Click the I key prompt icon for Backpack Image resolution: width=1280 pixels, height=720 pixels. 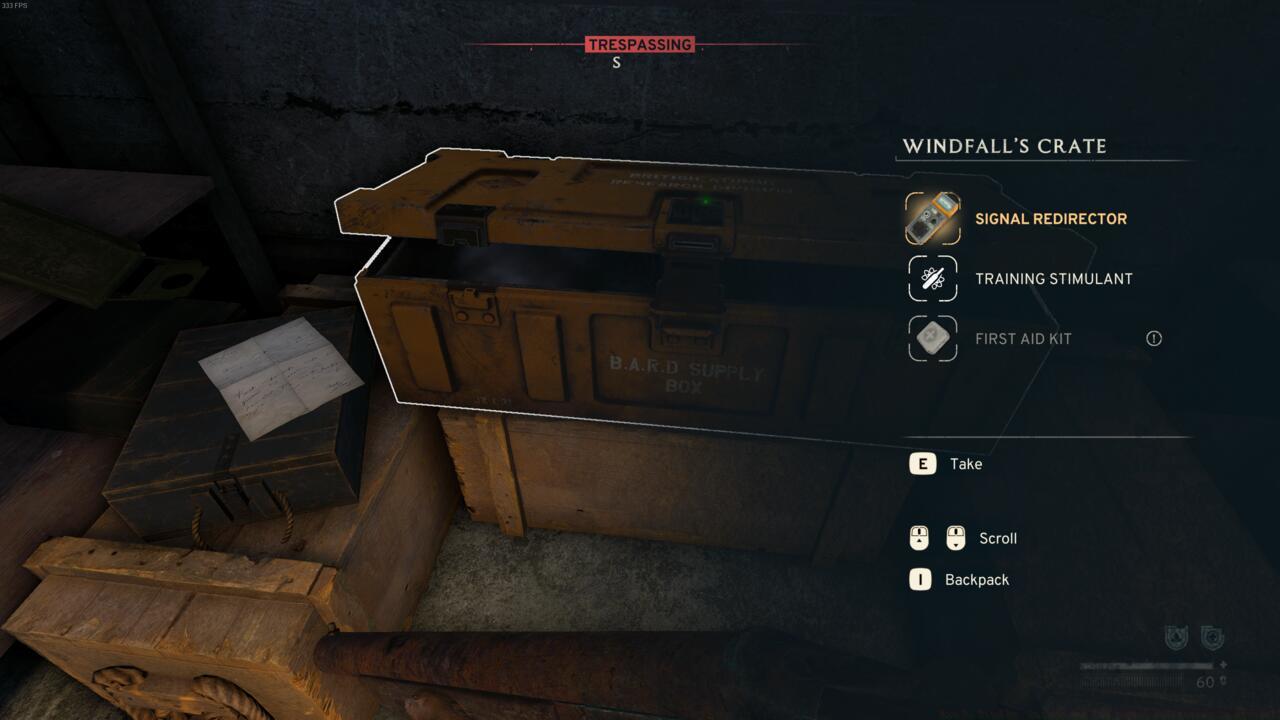pos(921,579)
